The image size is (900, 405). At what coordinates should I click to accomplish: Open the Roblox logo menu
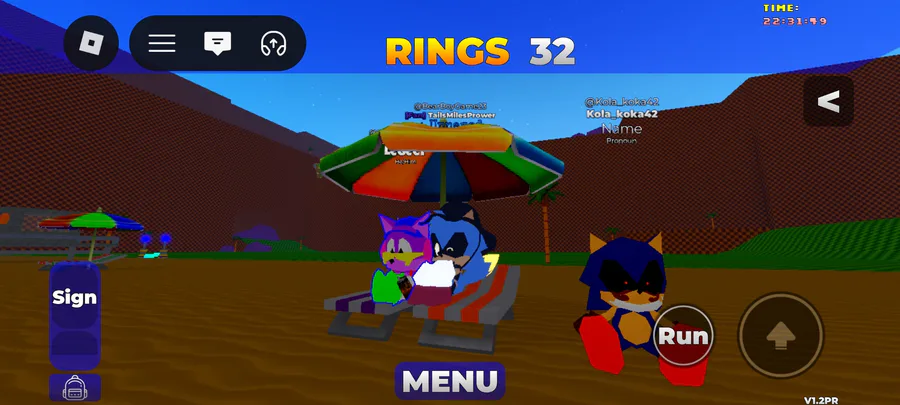92,43
